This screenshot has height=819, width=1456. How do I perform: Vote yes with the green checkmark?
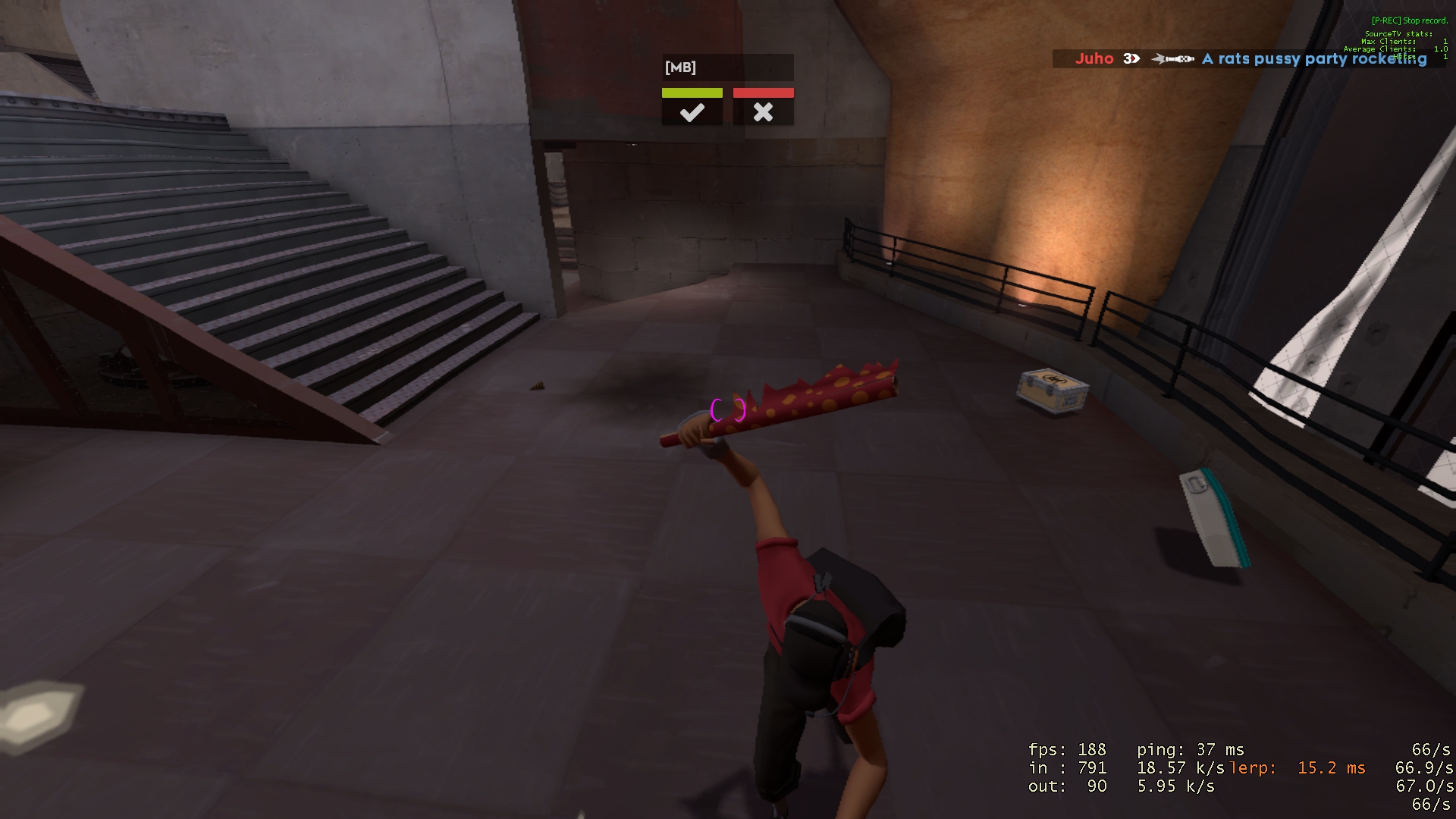tap(692, 108)
